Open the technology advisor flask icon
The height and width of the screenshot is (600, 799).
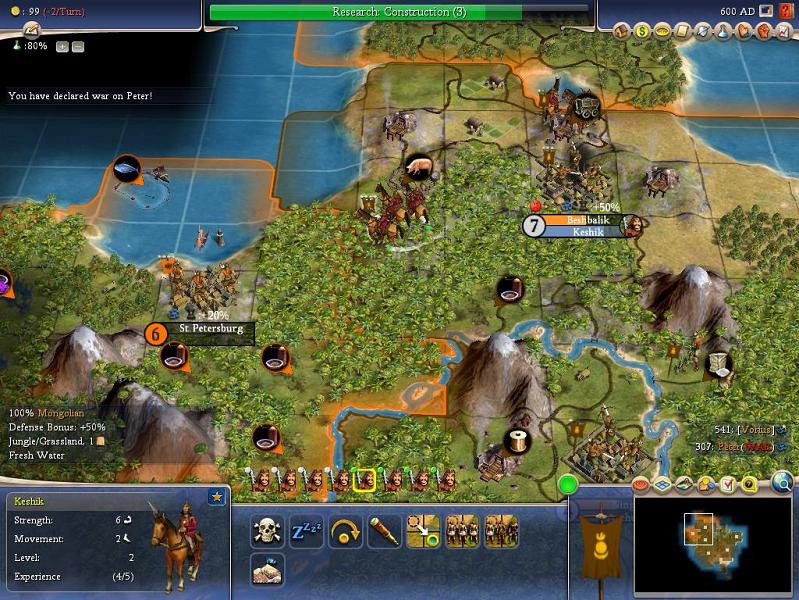point(721,32)
